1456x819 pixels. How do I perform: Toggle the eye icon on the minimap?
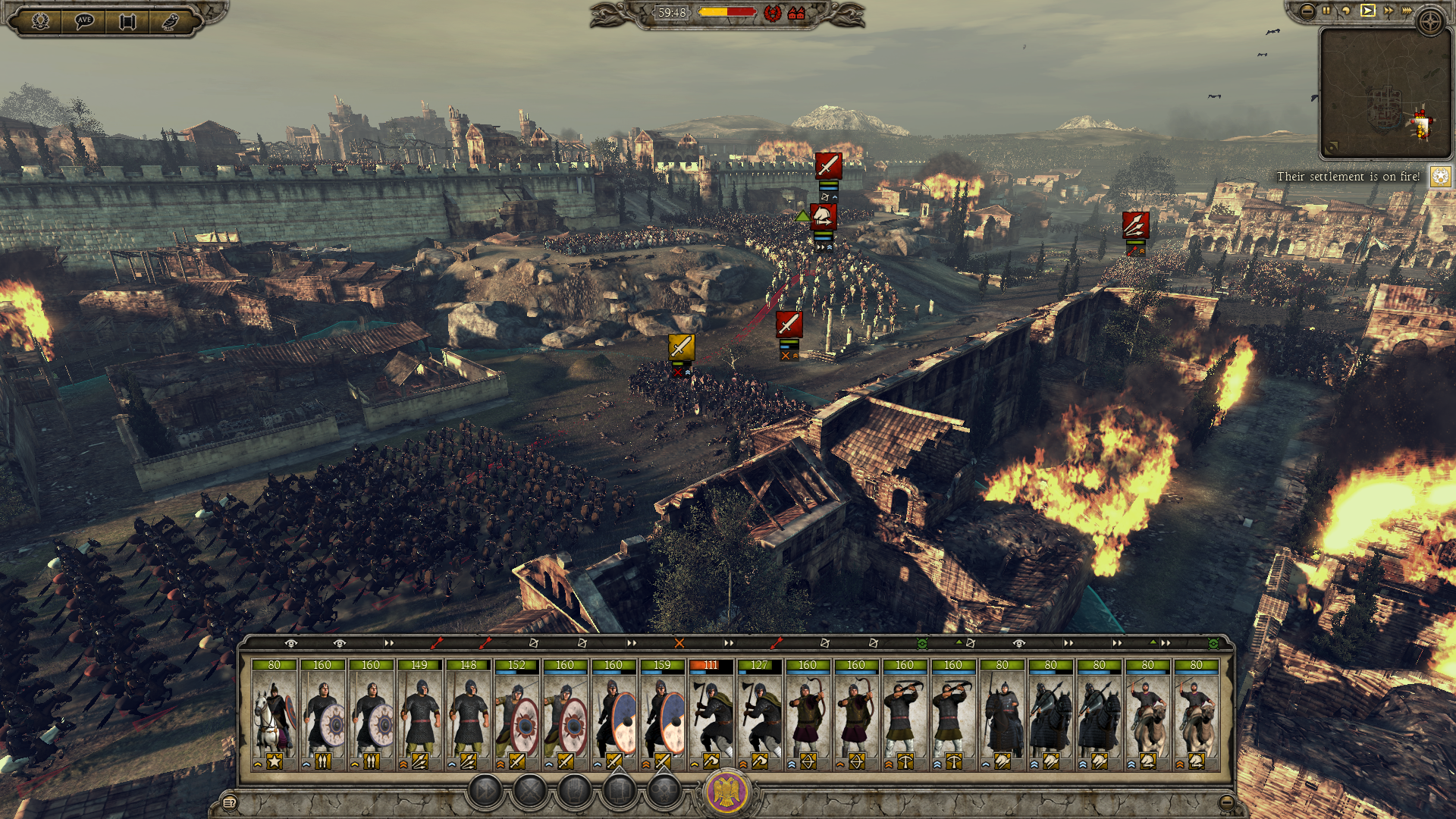1332,147
